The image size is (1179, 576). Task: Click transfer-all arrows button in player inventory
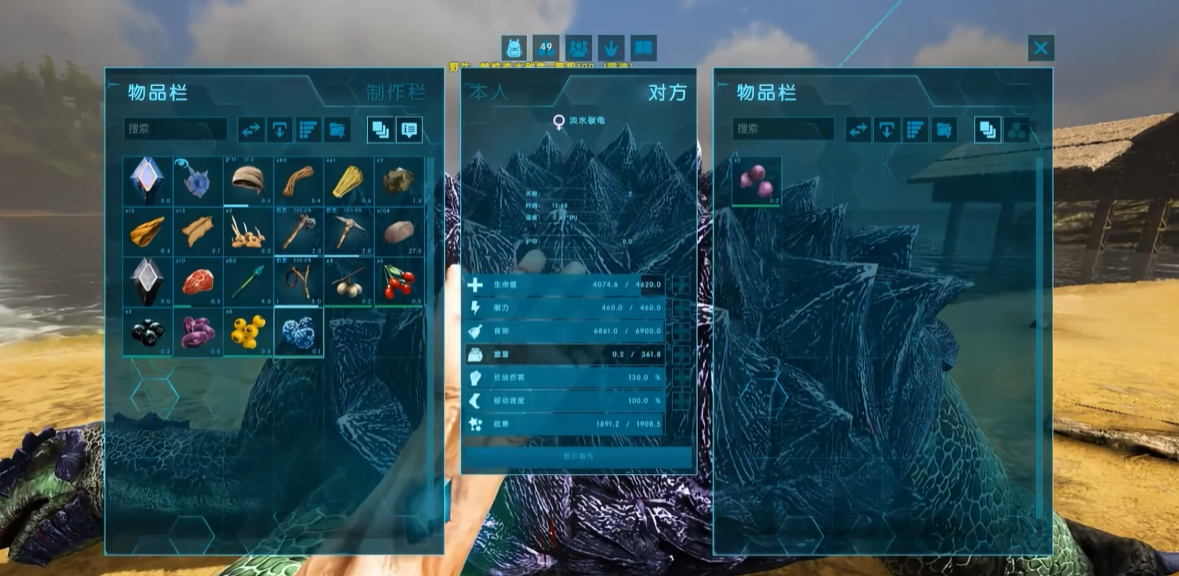click(251, 129)
